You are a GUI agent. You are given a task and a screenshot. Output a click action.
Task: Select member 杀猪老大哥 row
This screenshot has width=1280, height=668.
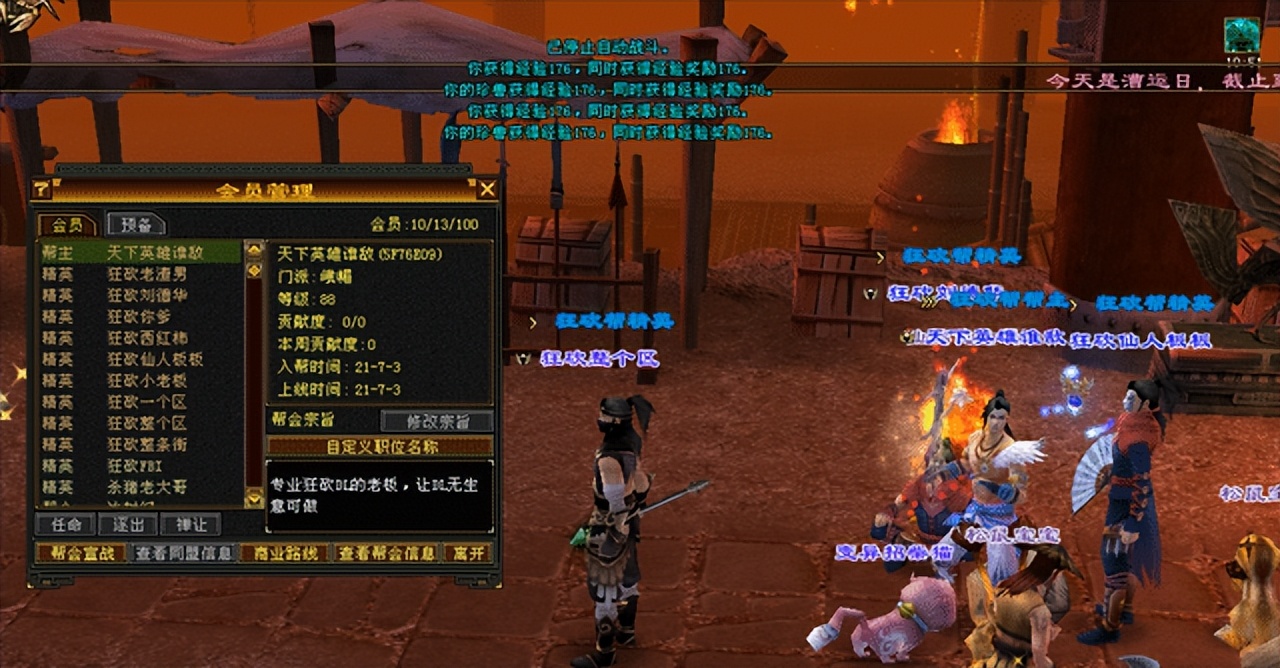pyautogui.click(x=140, y=487)
